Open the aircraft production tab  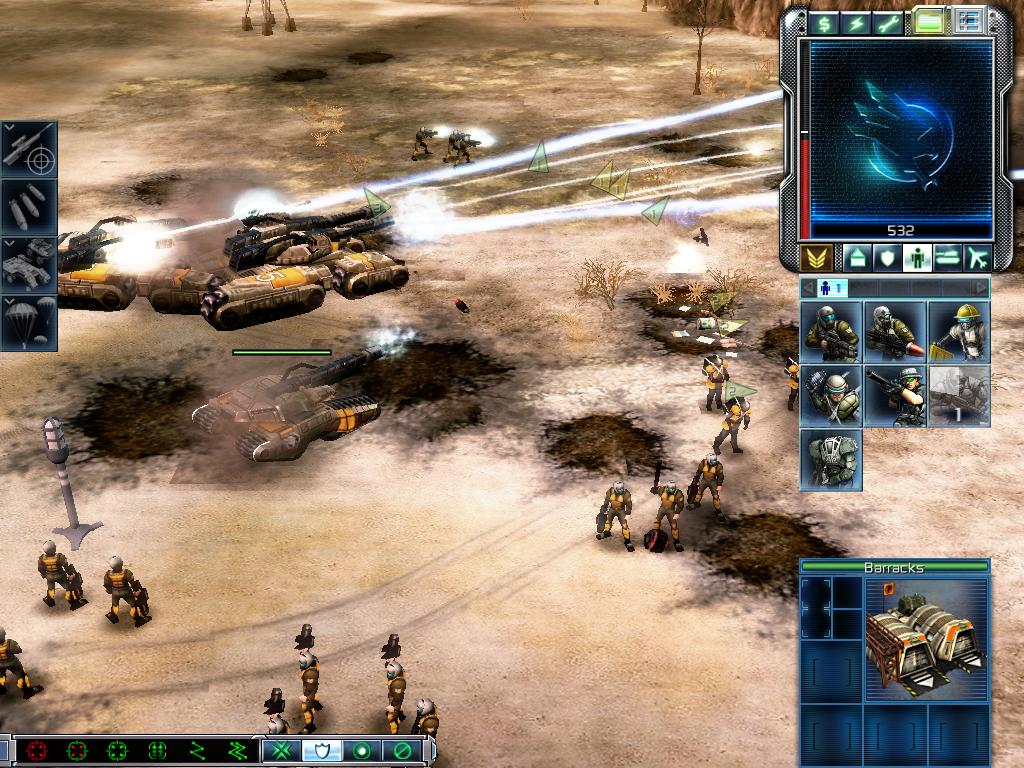point(977,258)
